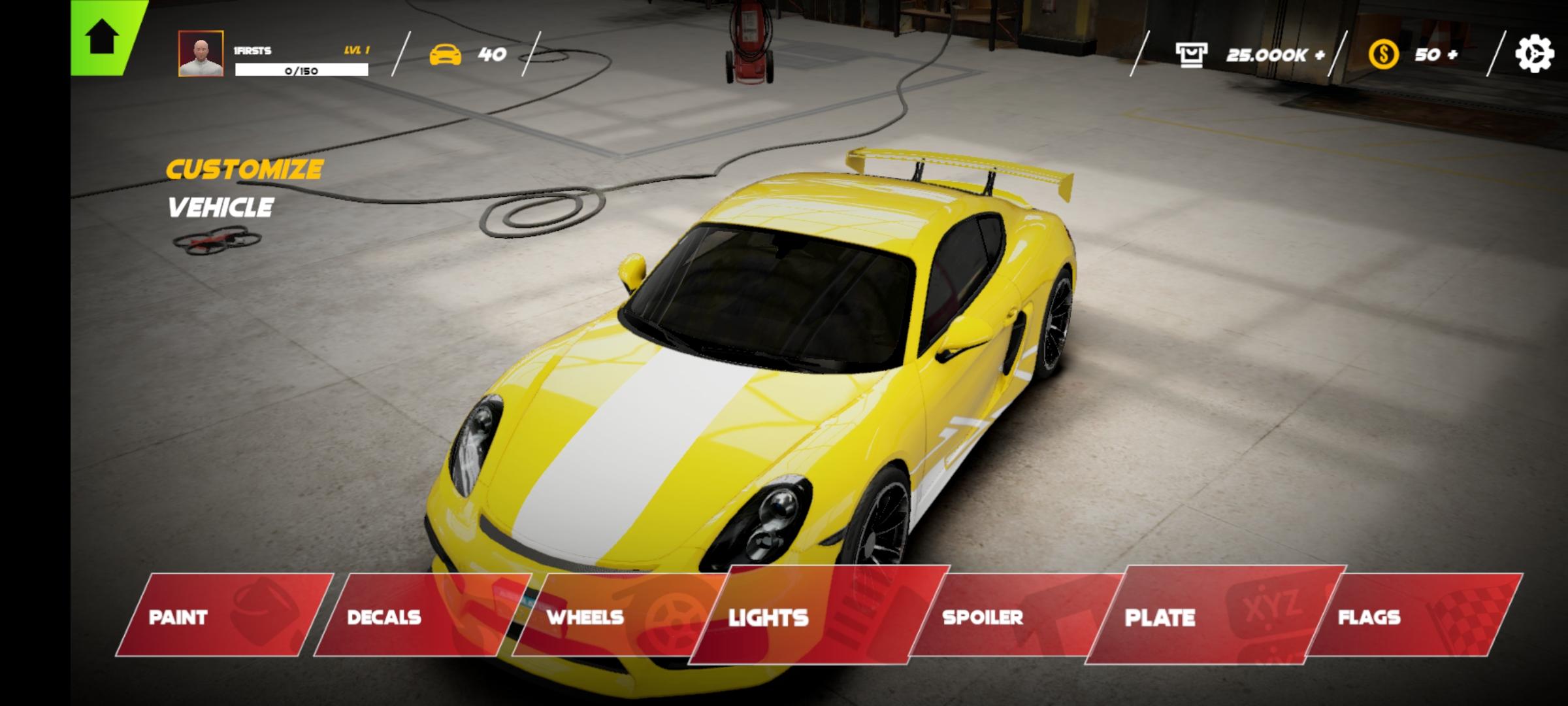Activate the drone camera icon
This screenshot has width=1568, height=706.
(x=217, y=240)
